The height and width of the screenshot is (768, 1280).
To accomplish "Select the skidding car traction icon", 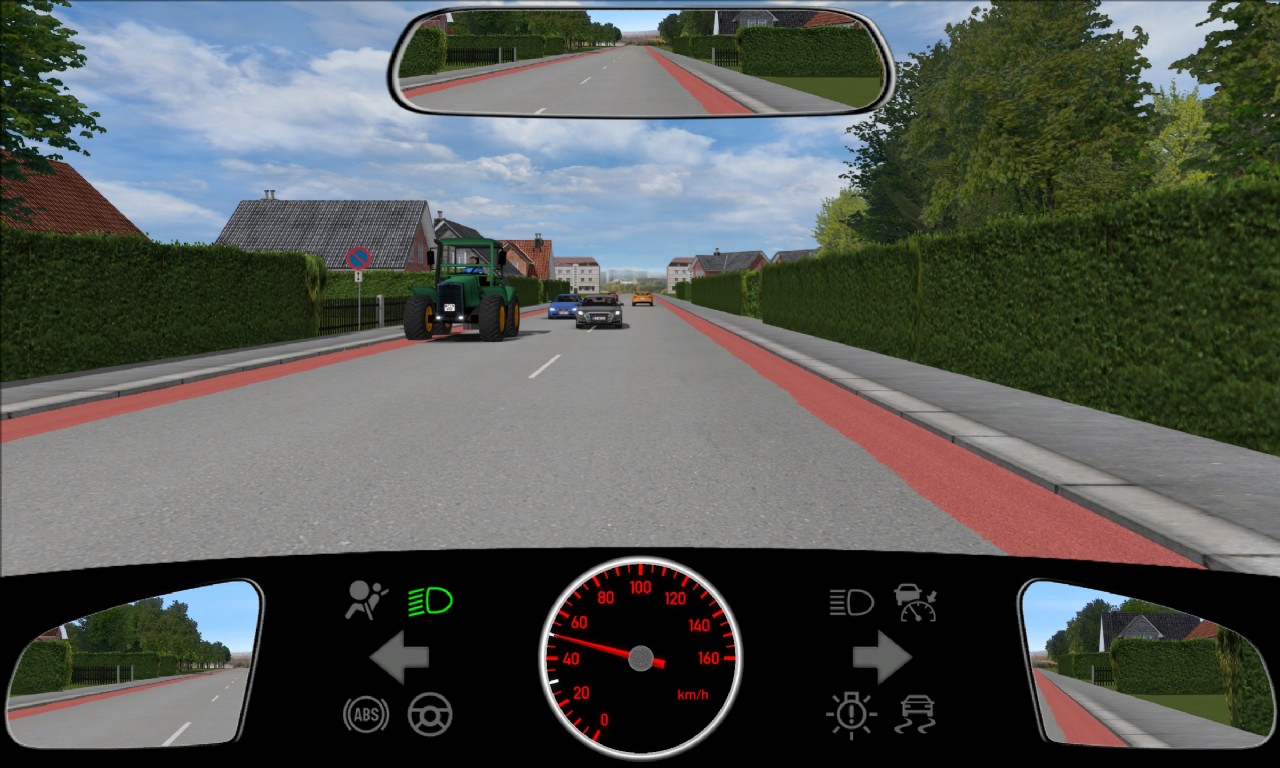I will click(x=915, y=714).
